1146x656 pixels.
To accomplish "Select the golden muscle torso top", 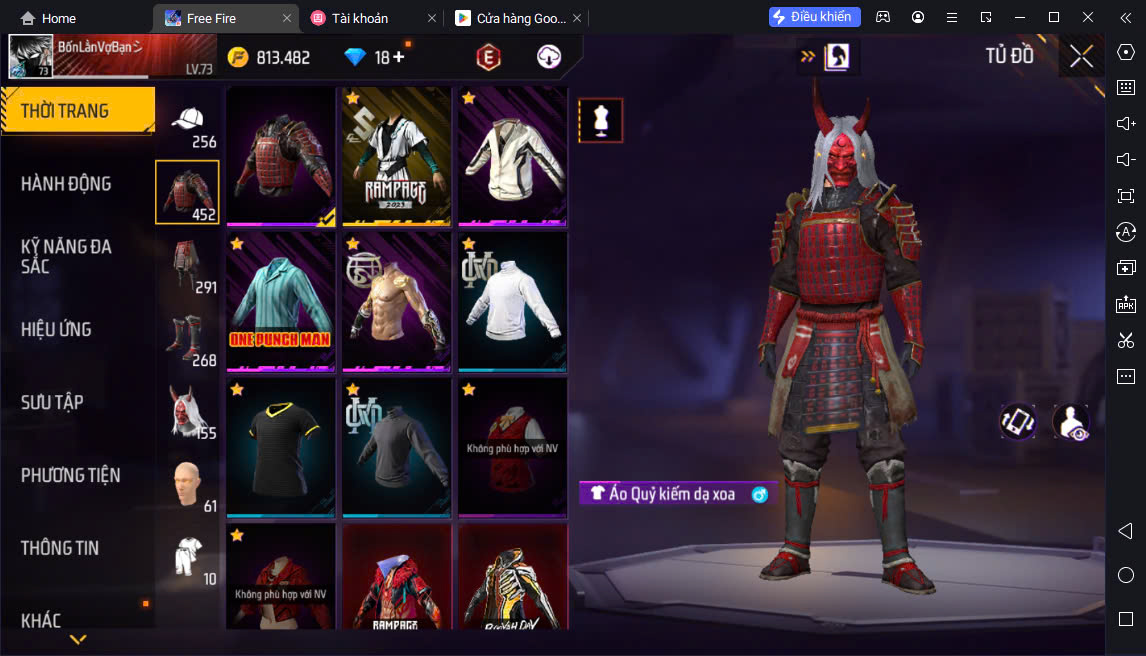I will click(396, 302).
